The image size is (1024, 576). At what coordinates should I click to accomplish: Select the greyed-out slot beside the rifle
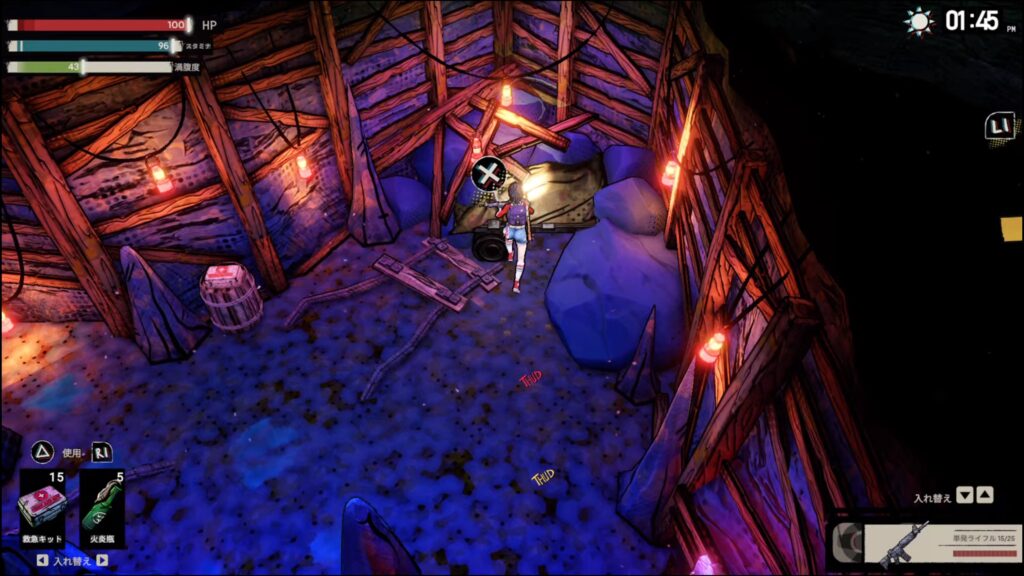point(846,543)
